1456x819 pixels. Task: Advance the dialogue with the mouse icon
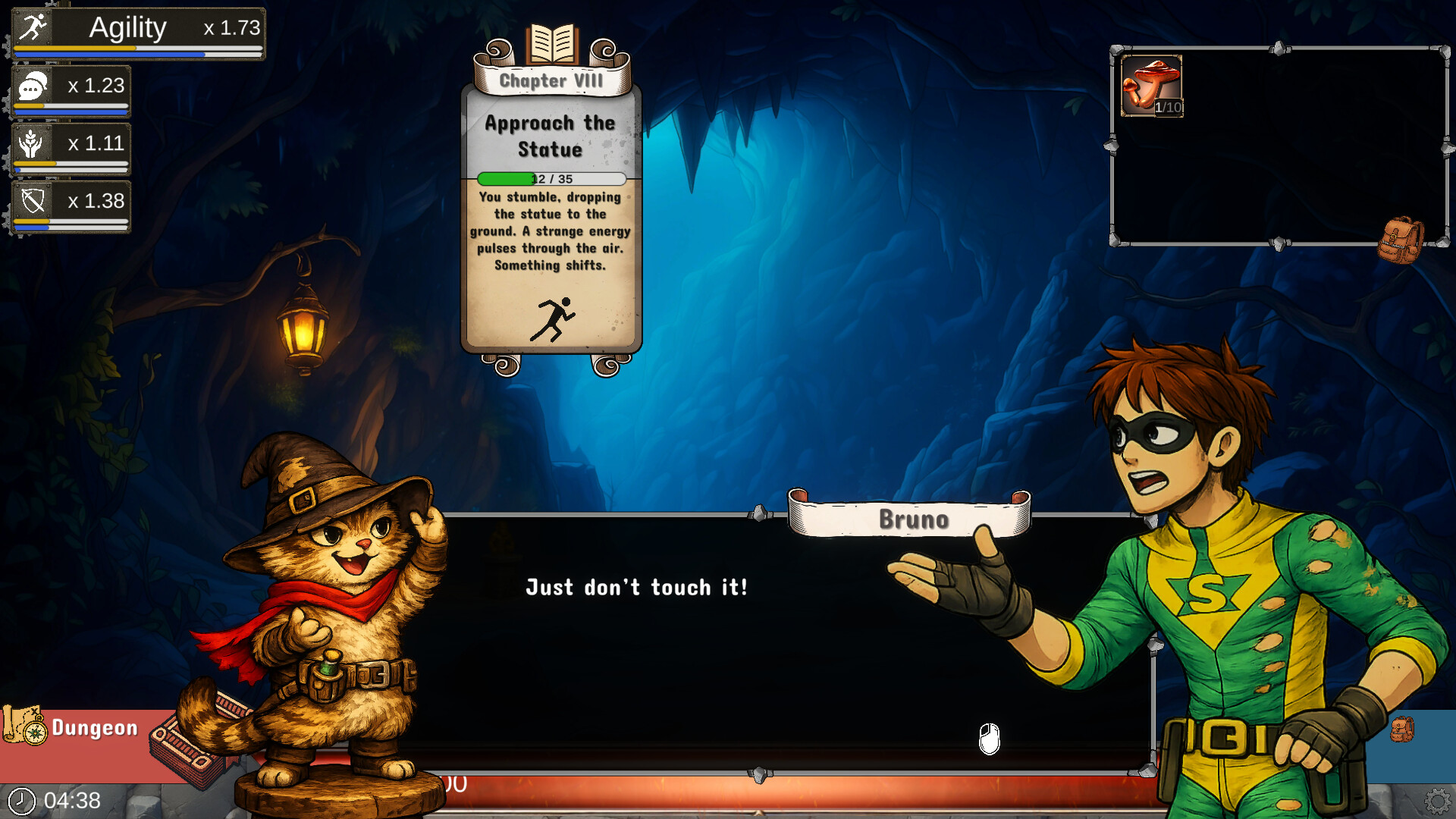pos(989,739)
